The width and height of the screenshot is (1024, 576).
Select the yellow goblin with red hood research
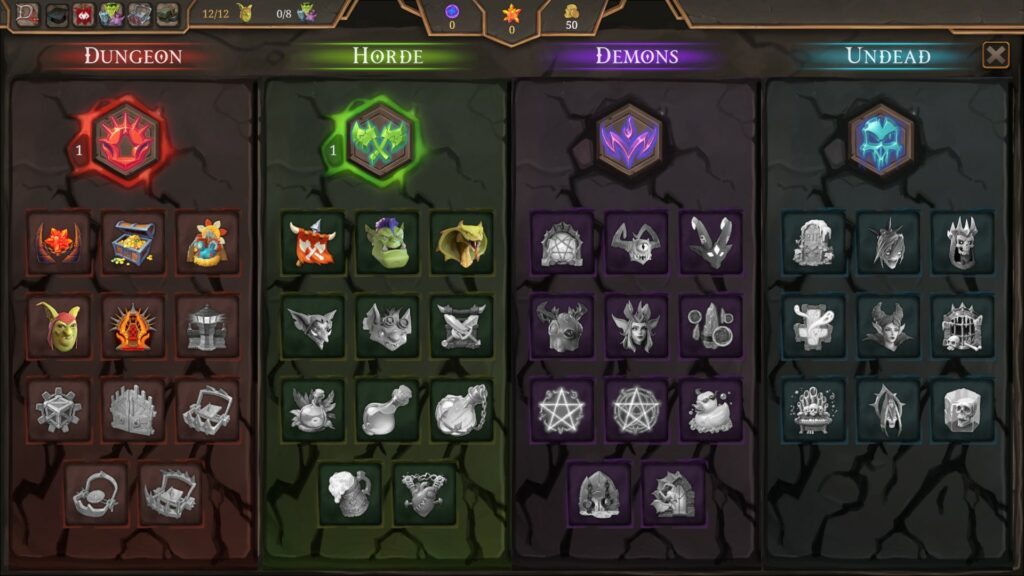pyautogui.click(x=58, y=326)
